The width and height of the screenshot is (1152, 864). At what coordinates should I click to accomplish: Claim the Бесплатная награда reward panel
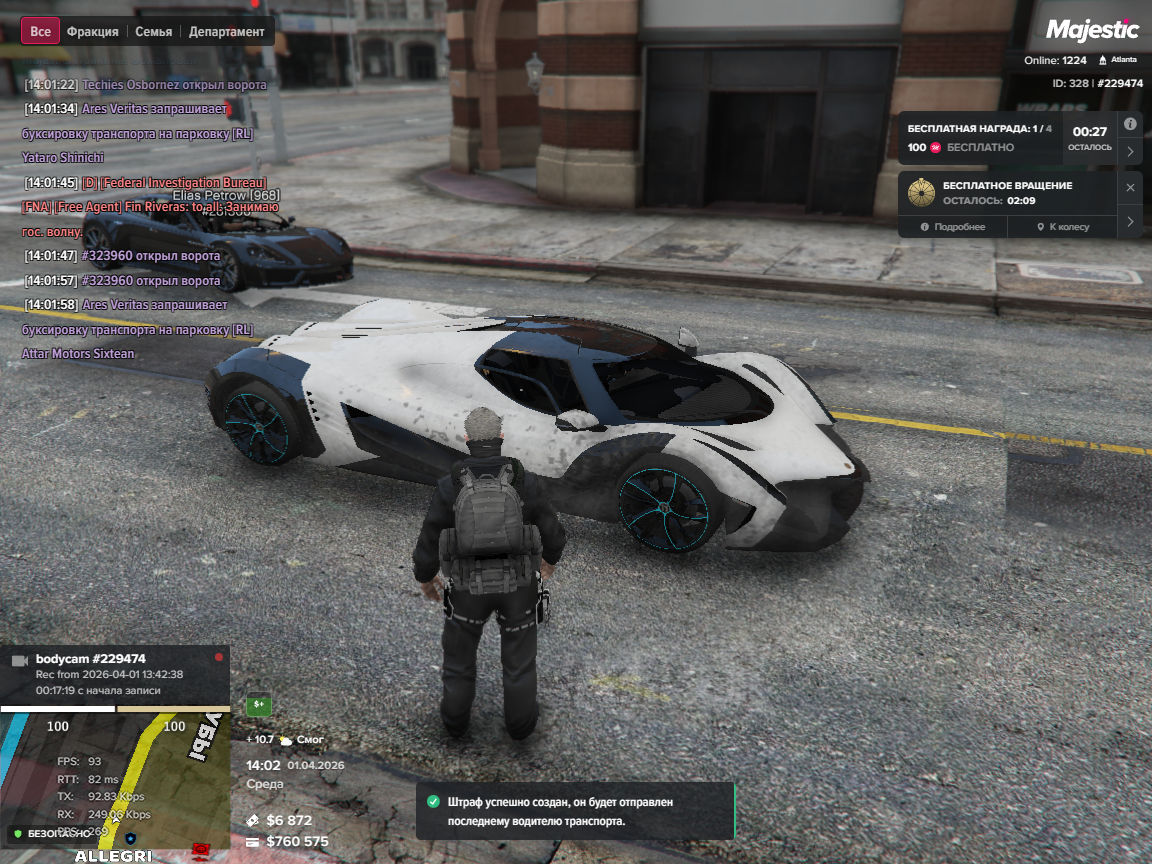[x=980, y=138]
